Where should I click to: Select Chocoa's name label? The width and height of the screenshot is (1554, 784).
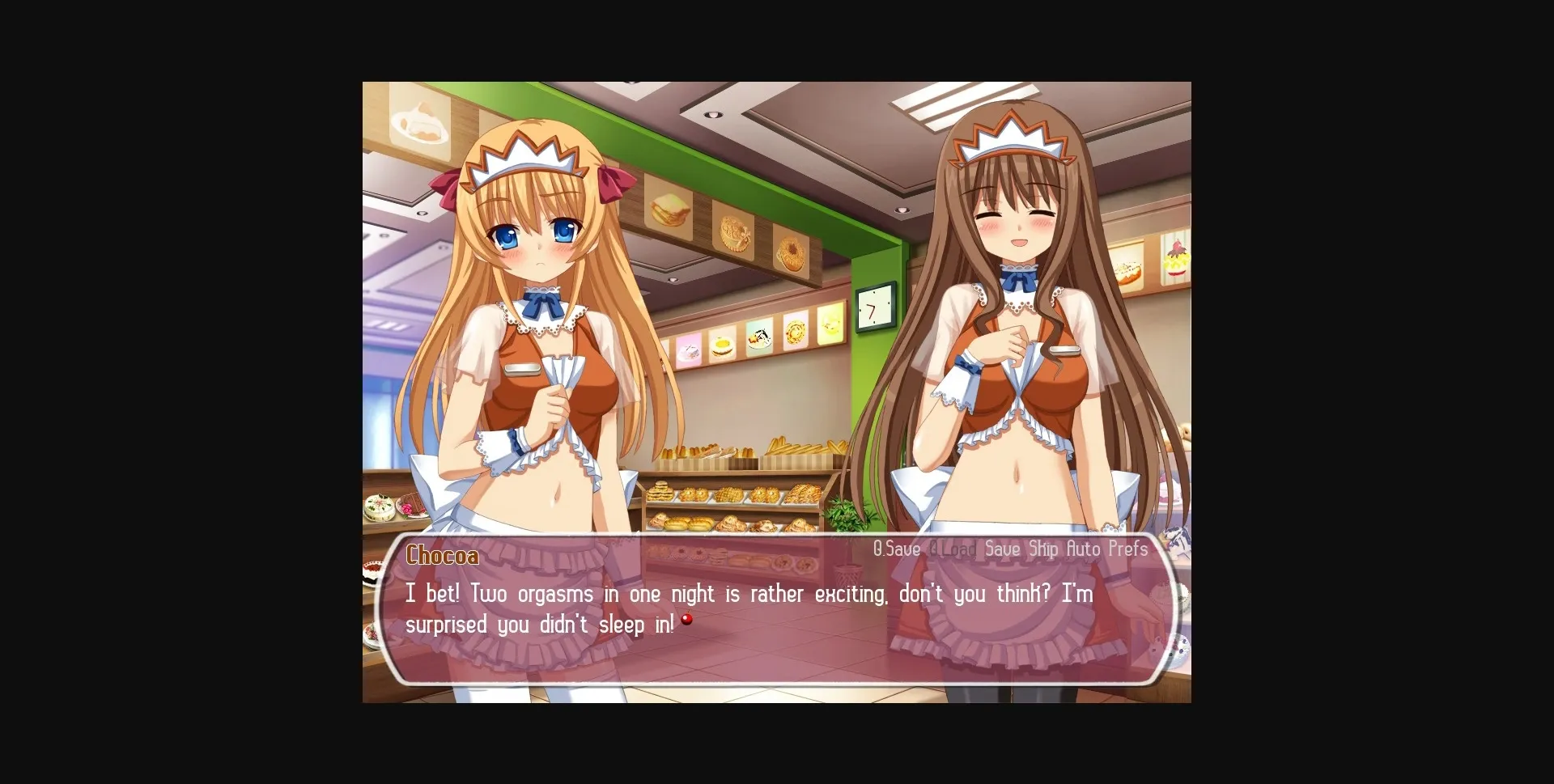pyautogui.click(x=442, y=556)
